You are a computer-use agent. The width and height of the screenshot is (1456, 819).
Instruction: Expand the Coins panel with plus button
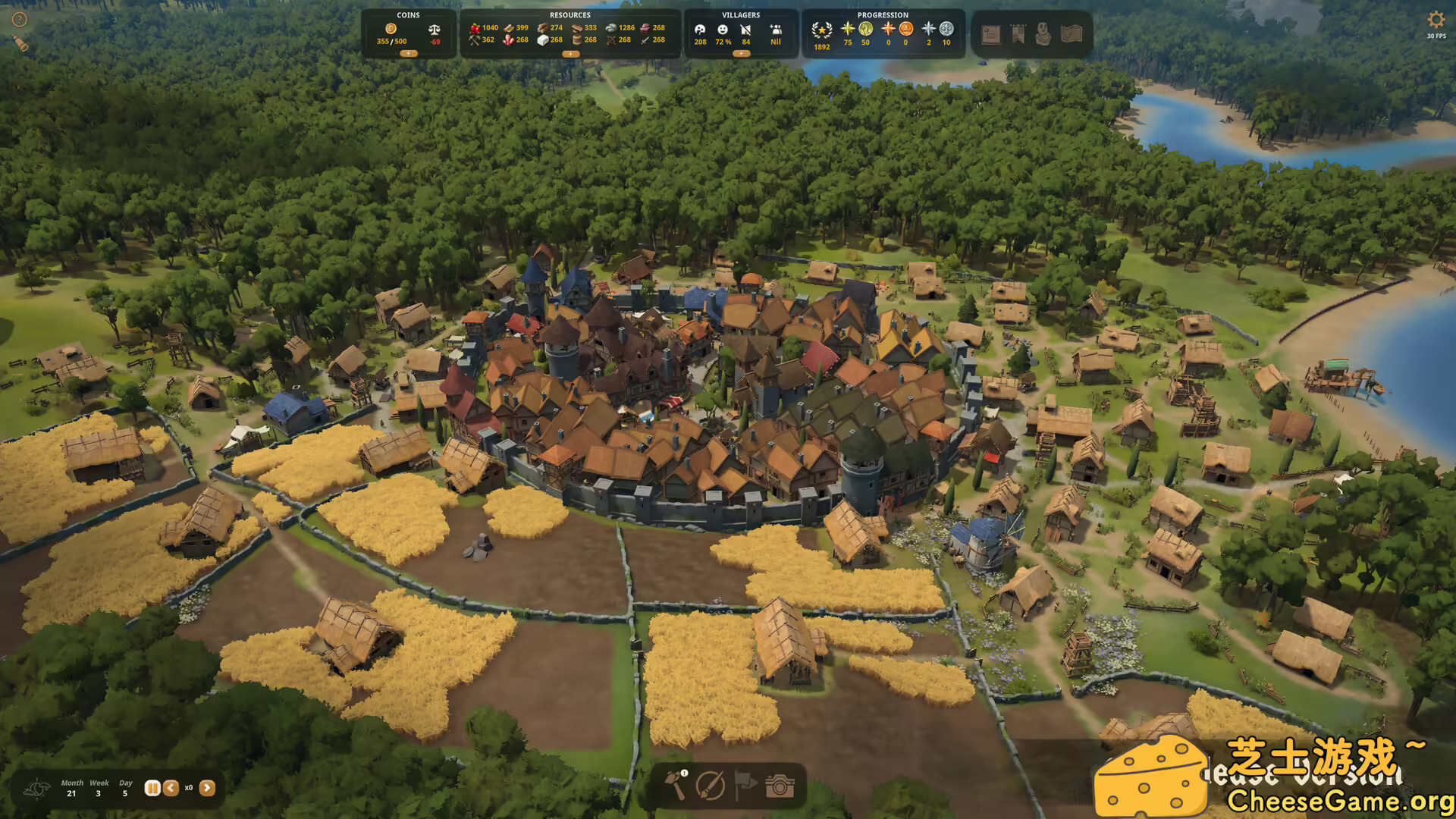(408, 54)
